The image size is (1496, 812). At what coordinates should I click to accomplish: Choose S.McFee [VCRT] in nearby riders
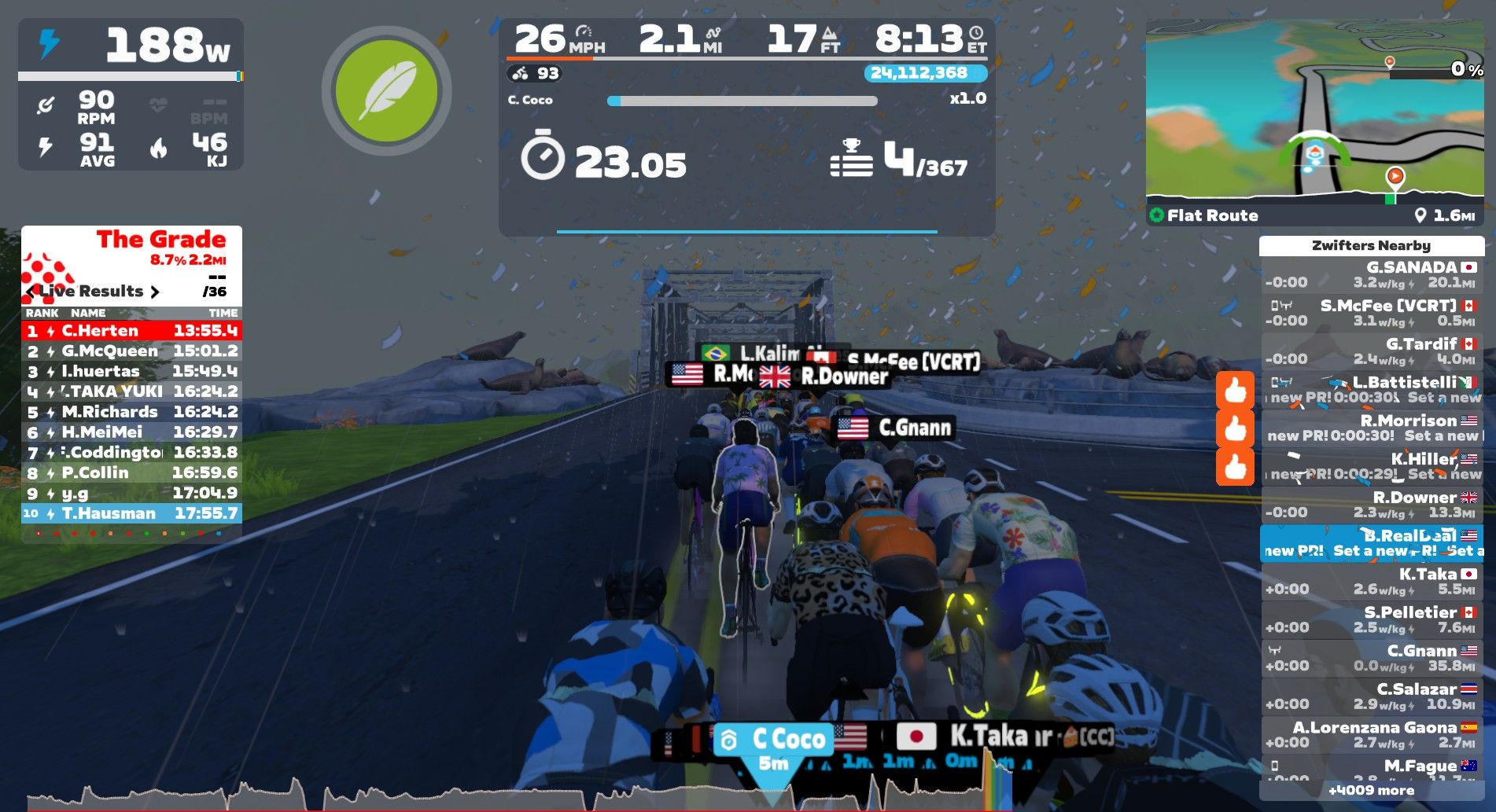(1372, 313)
